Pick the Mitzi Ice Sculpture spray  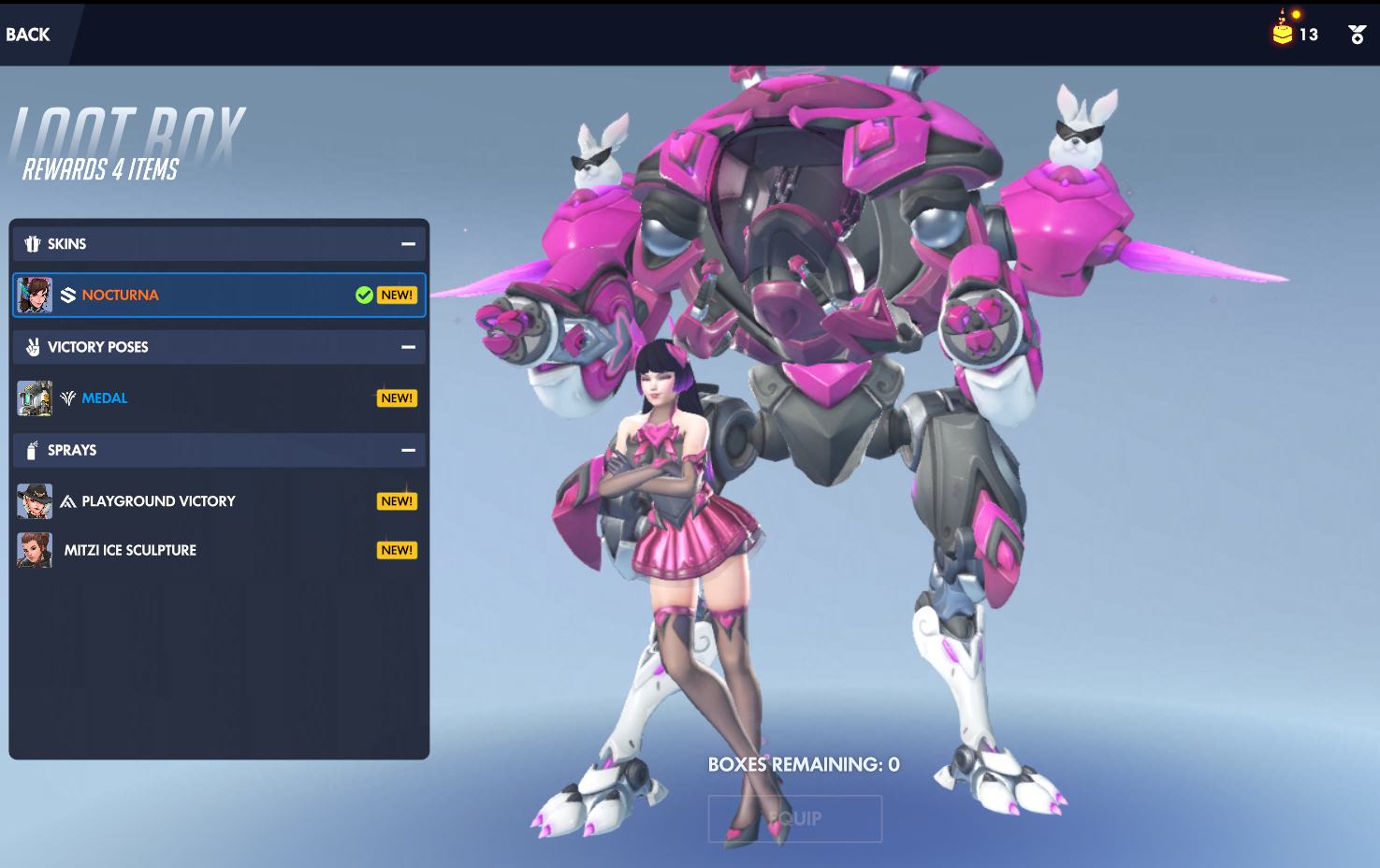pyautogui.click(x=219, y=551)
